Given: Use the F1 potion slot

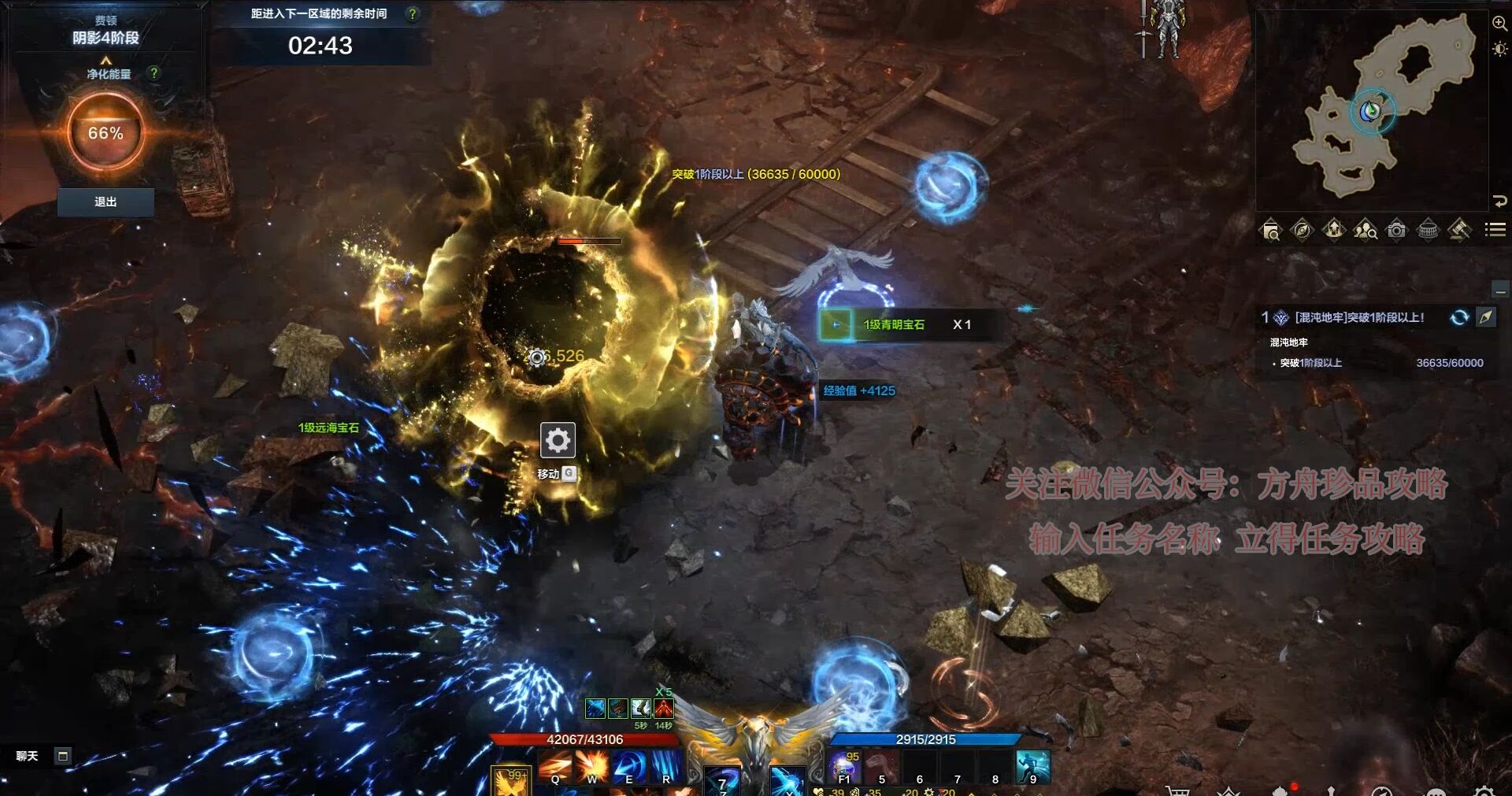Looking at the screenshot, I should coord(843,767).
